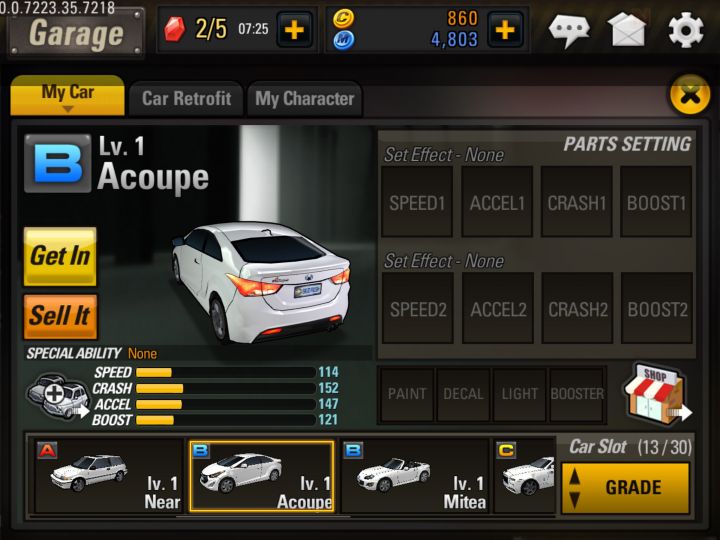Select the Near car thumbnail
This screenshot has width=720, height=540.
pyautogui.click(x=108, y=476)
